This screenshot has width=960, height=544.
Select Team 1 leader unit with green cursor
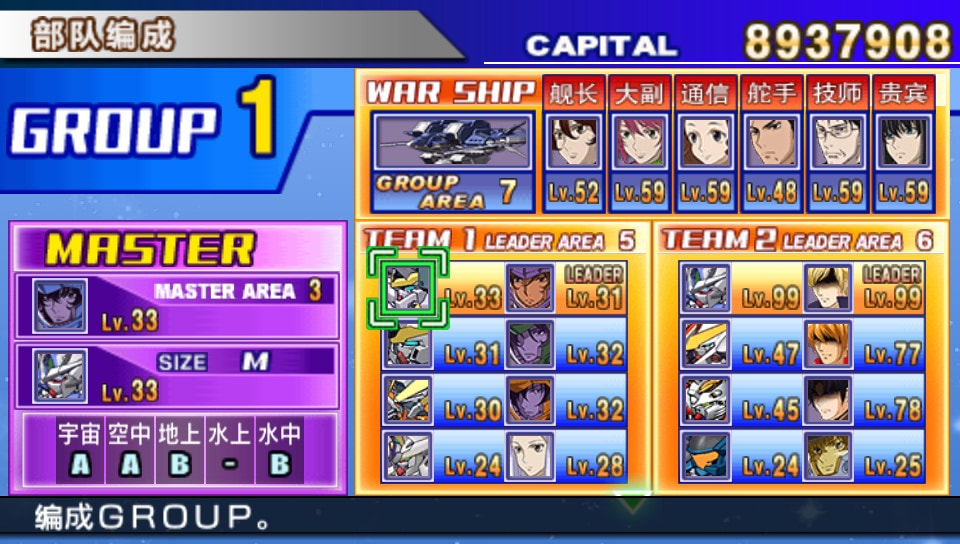[408, 288]
